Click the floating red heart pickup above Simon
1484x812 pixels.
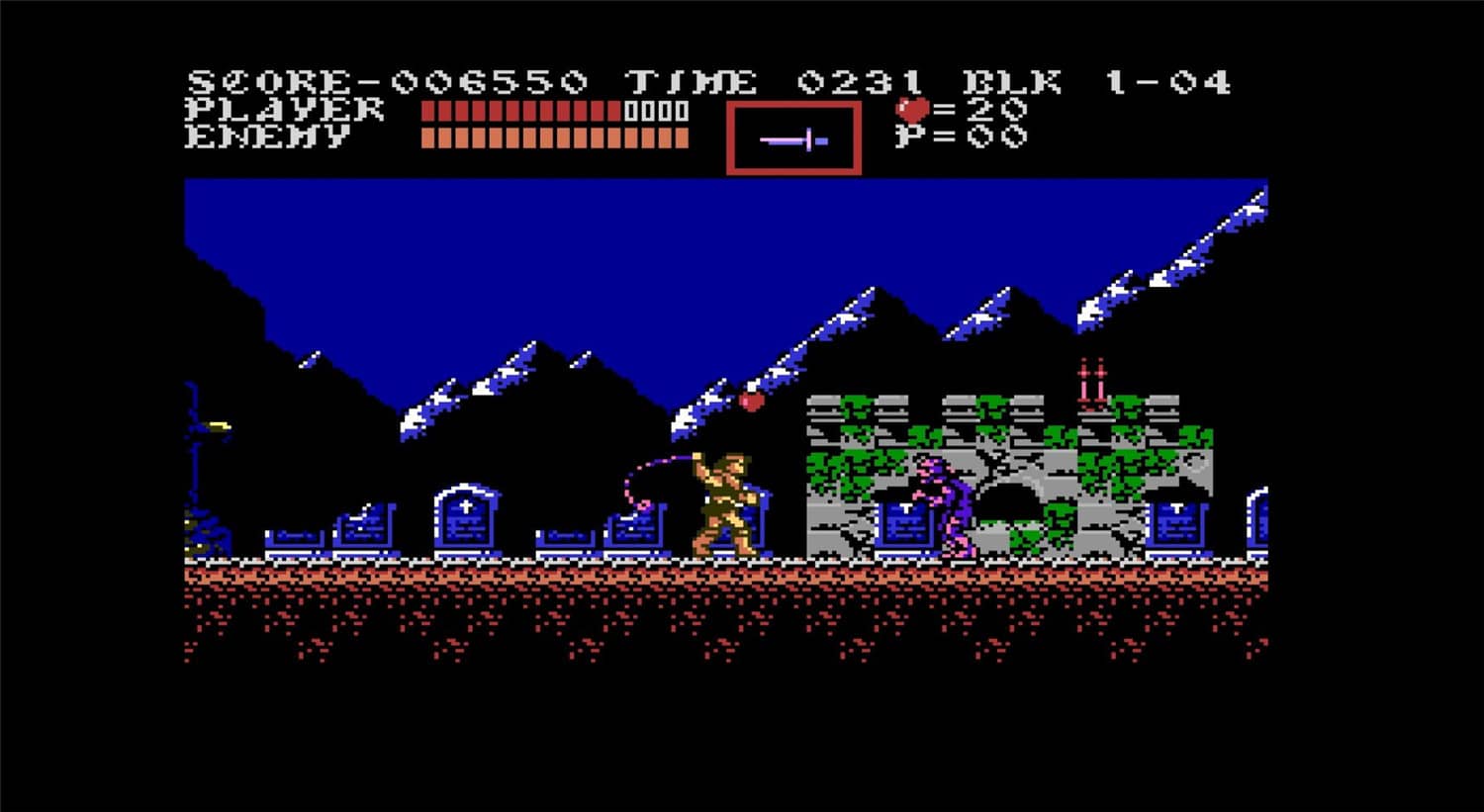click(750, 404)
